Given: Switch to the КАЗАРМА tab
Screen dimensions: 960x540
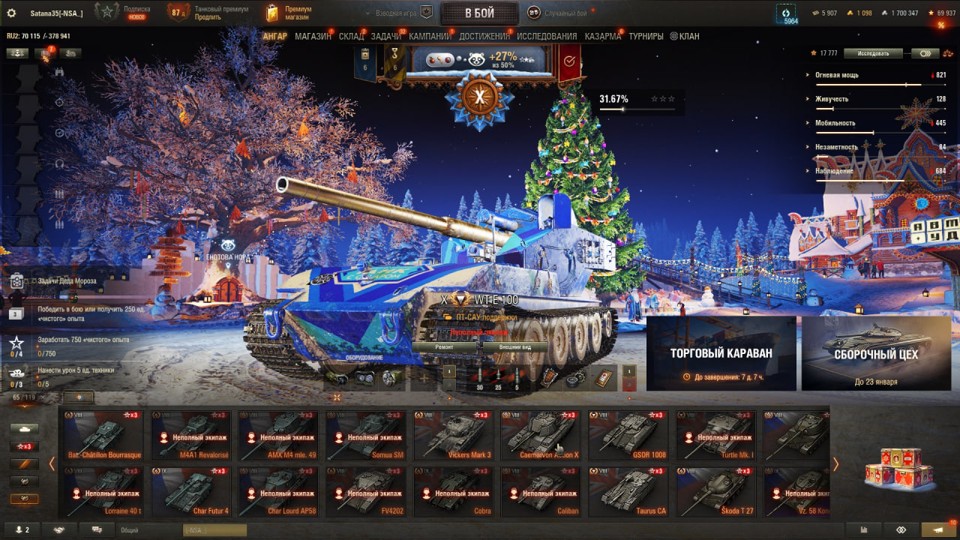Looking at the screenshot, I should coord(603,37).
